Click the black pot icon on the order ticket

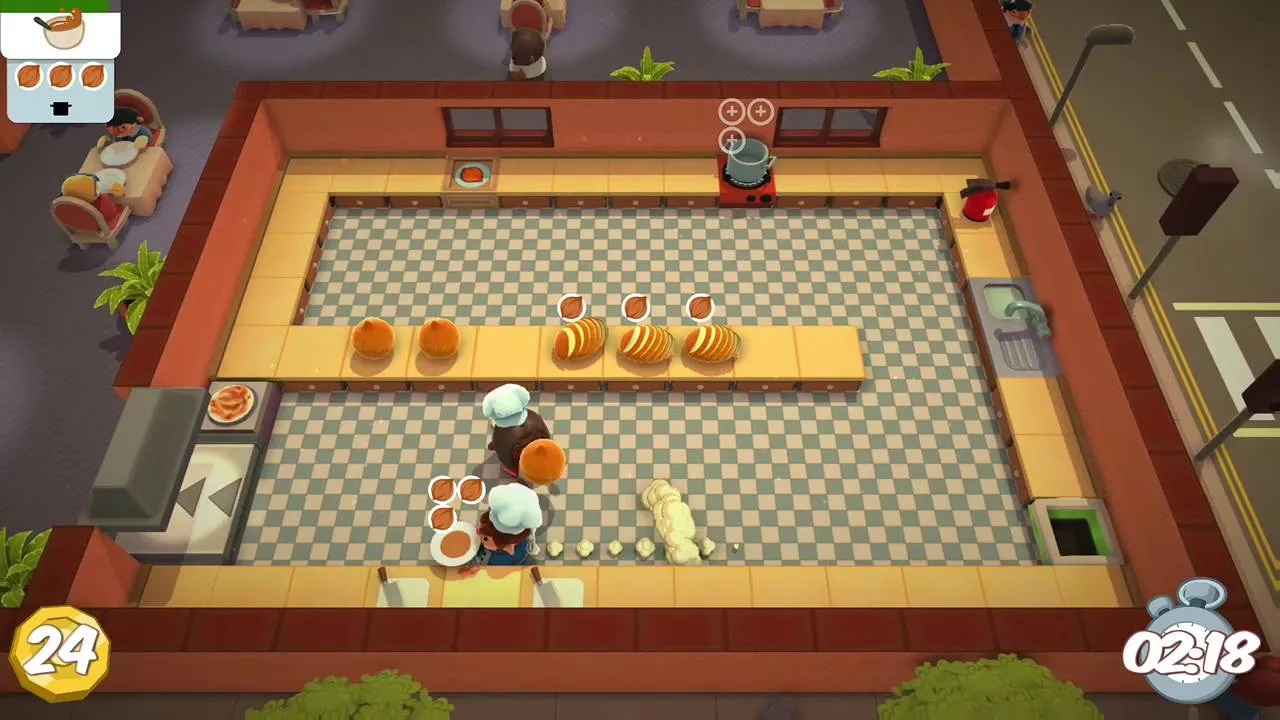[x=60, y=108]
